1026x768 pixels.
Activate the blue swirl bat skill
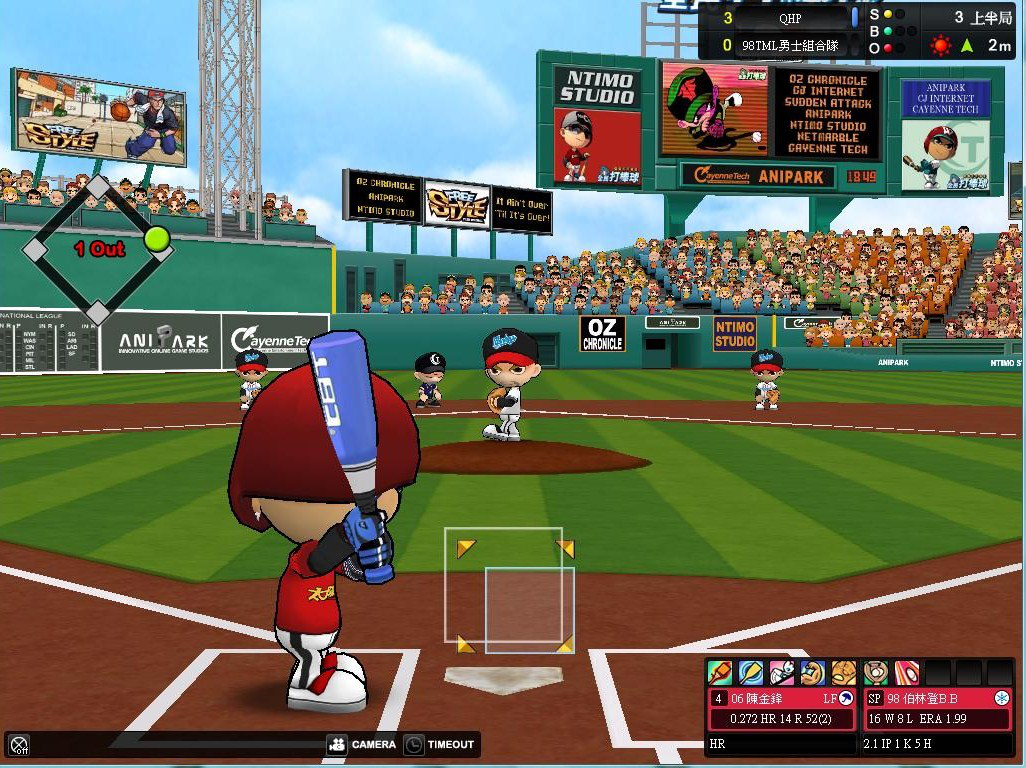(750, 672)
